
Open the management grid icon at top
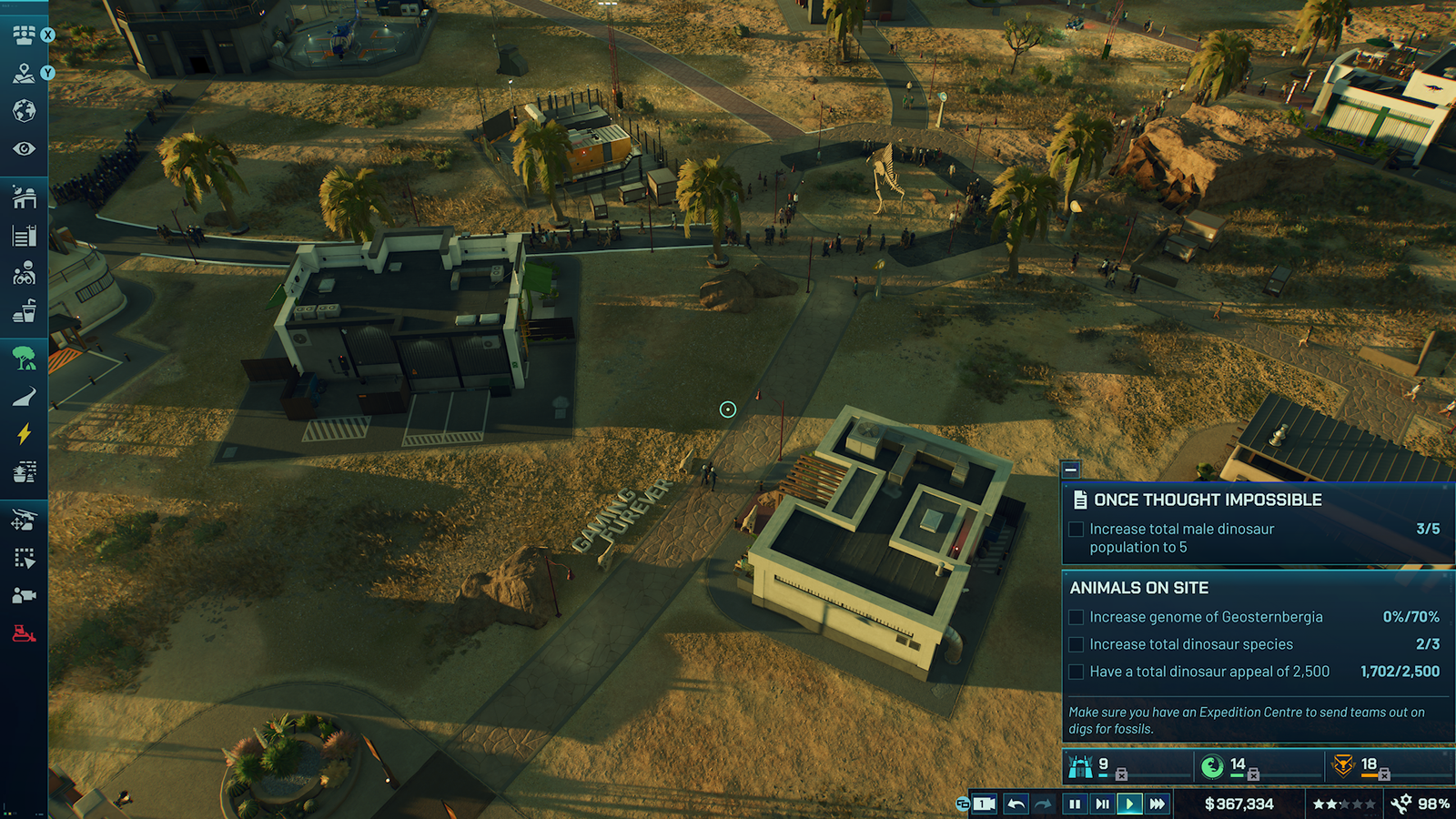24,35
